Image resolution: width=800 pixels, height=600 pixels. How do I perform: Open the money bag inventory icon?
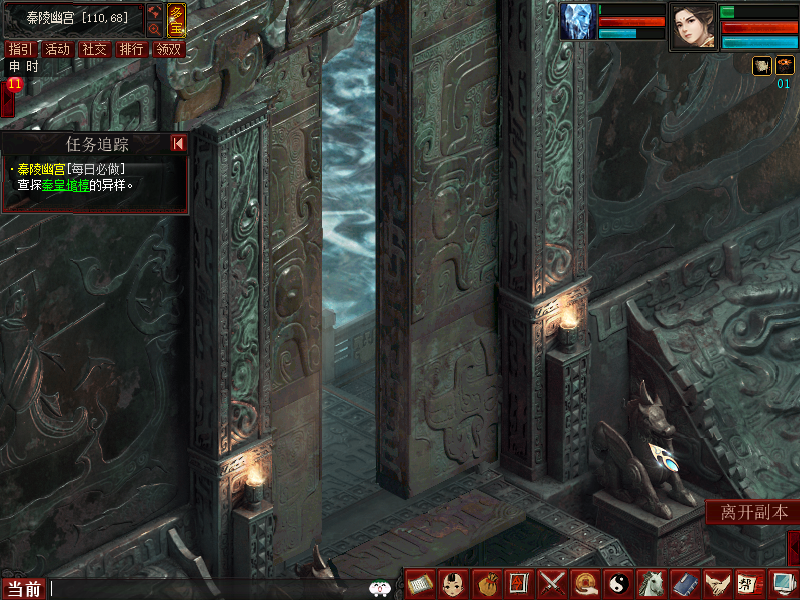(x=486, y=582)
